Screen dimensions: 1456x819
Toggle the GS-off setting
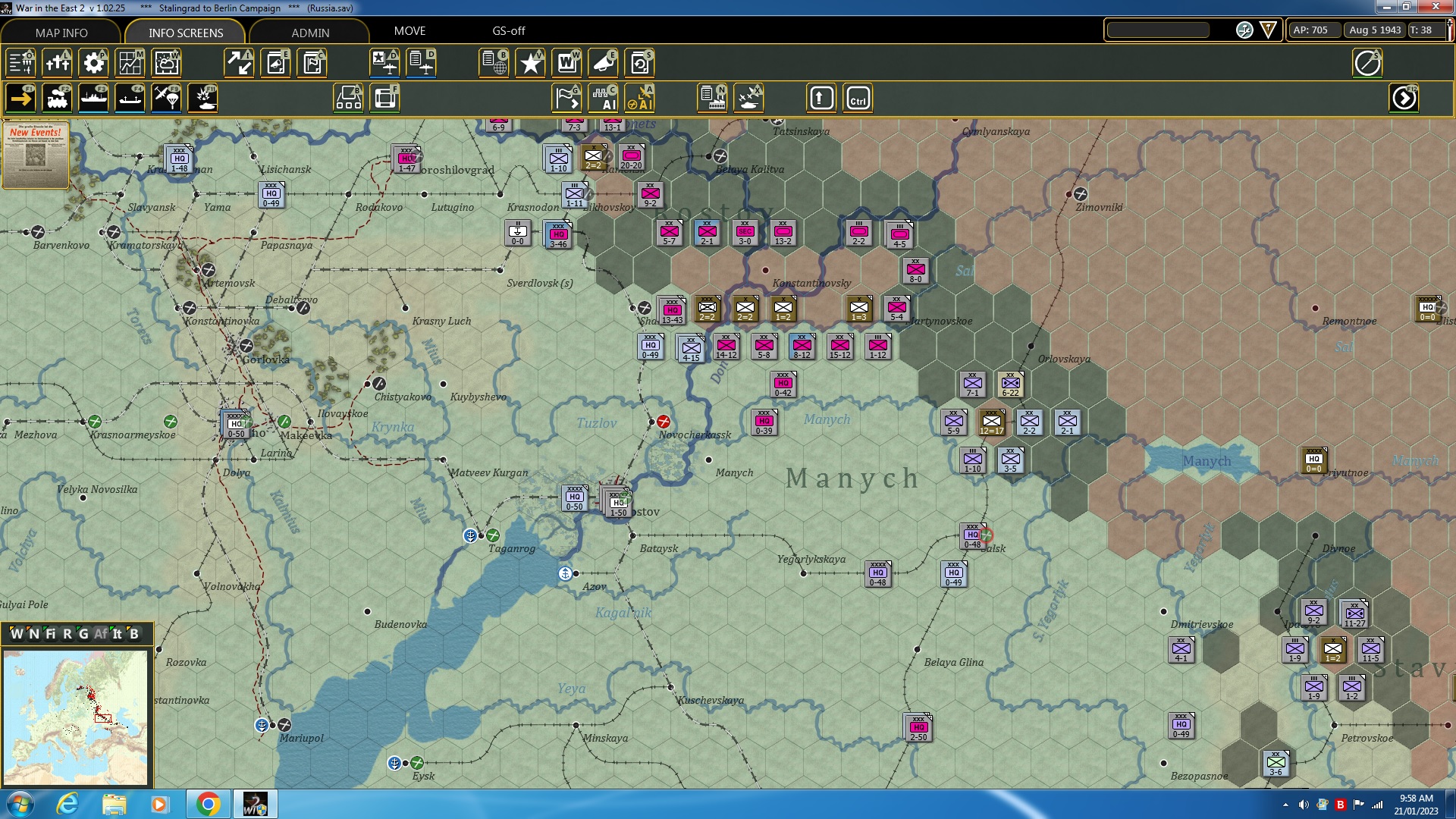tap(508, 32)
